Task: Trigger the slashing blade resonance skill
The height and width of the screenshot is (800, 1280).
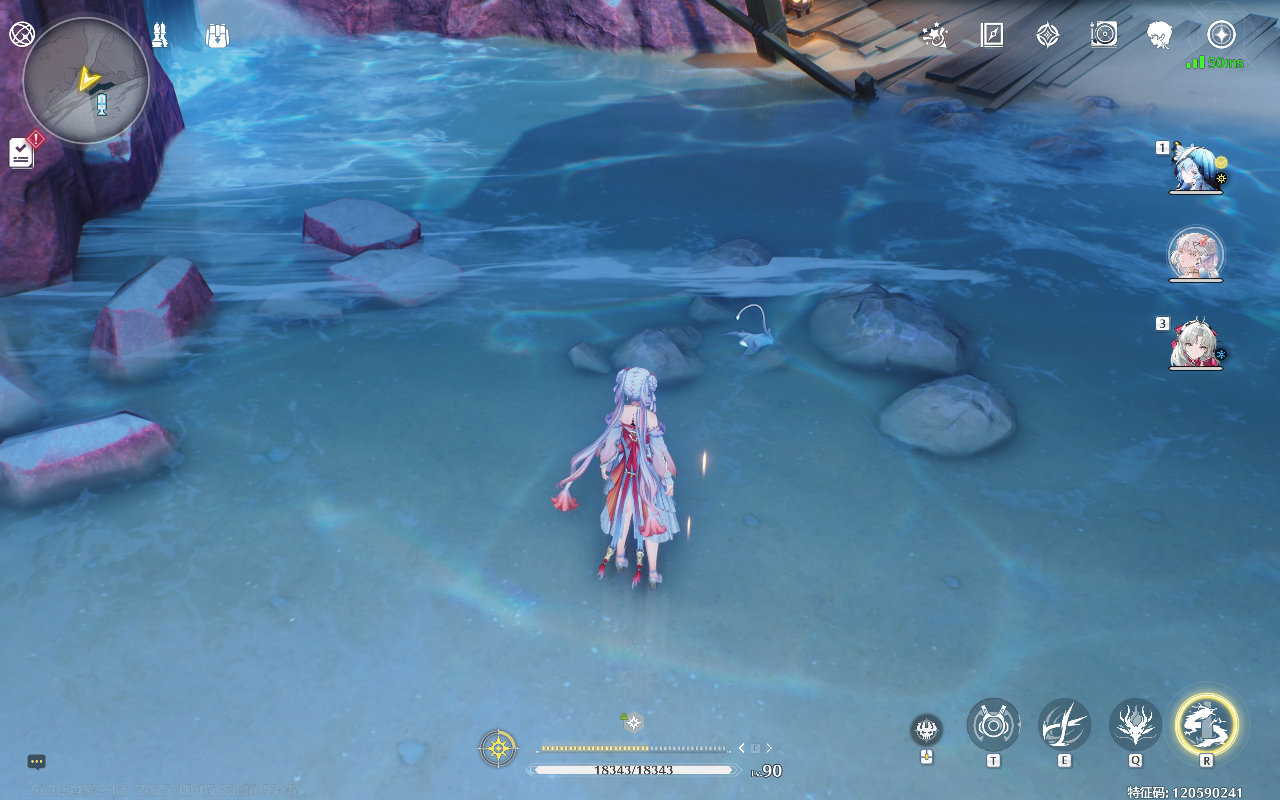Action: [1064, 724]
